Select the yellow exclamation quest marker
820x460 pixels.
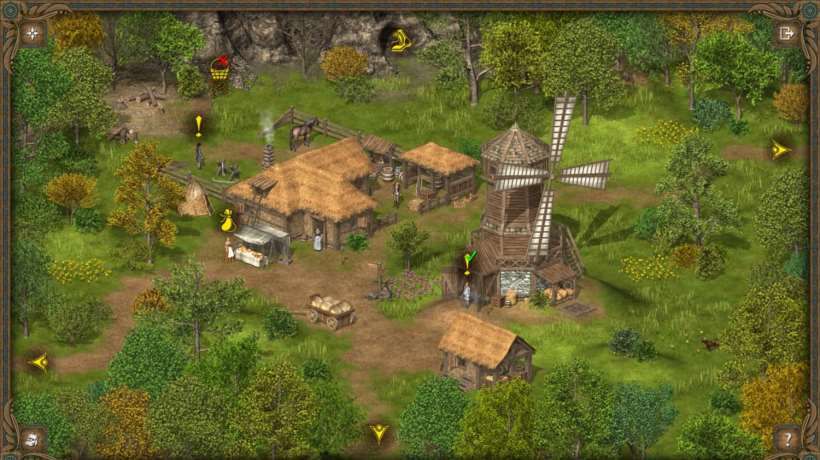pos(199,125)
